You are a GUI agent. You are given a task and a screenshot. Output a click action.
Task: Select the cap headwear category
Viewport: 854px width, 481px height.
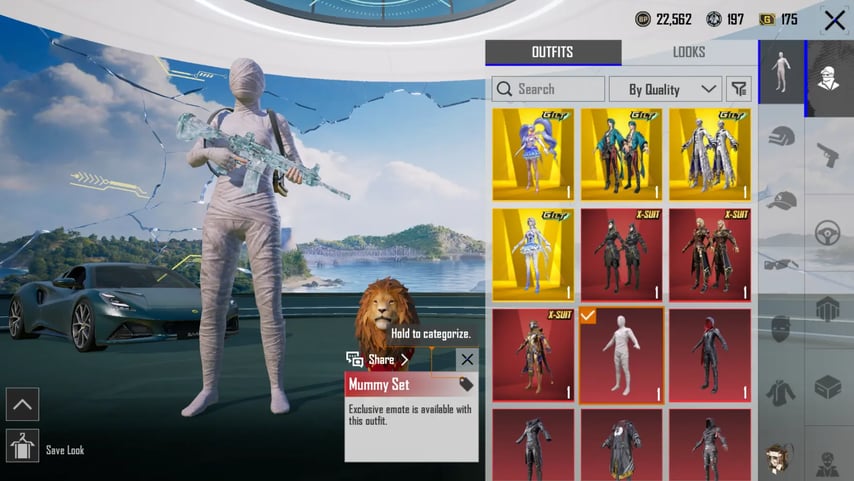(x=781, y=199)
